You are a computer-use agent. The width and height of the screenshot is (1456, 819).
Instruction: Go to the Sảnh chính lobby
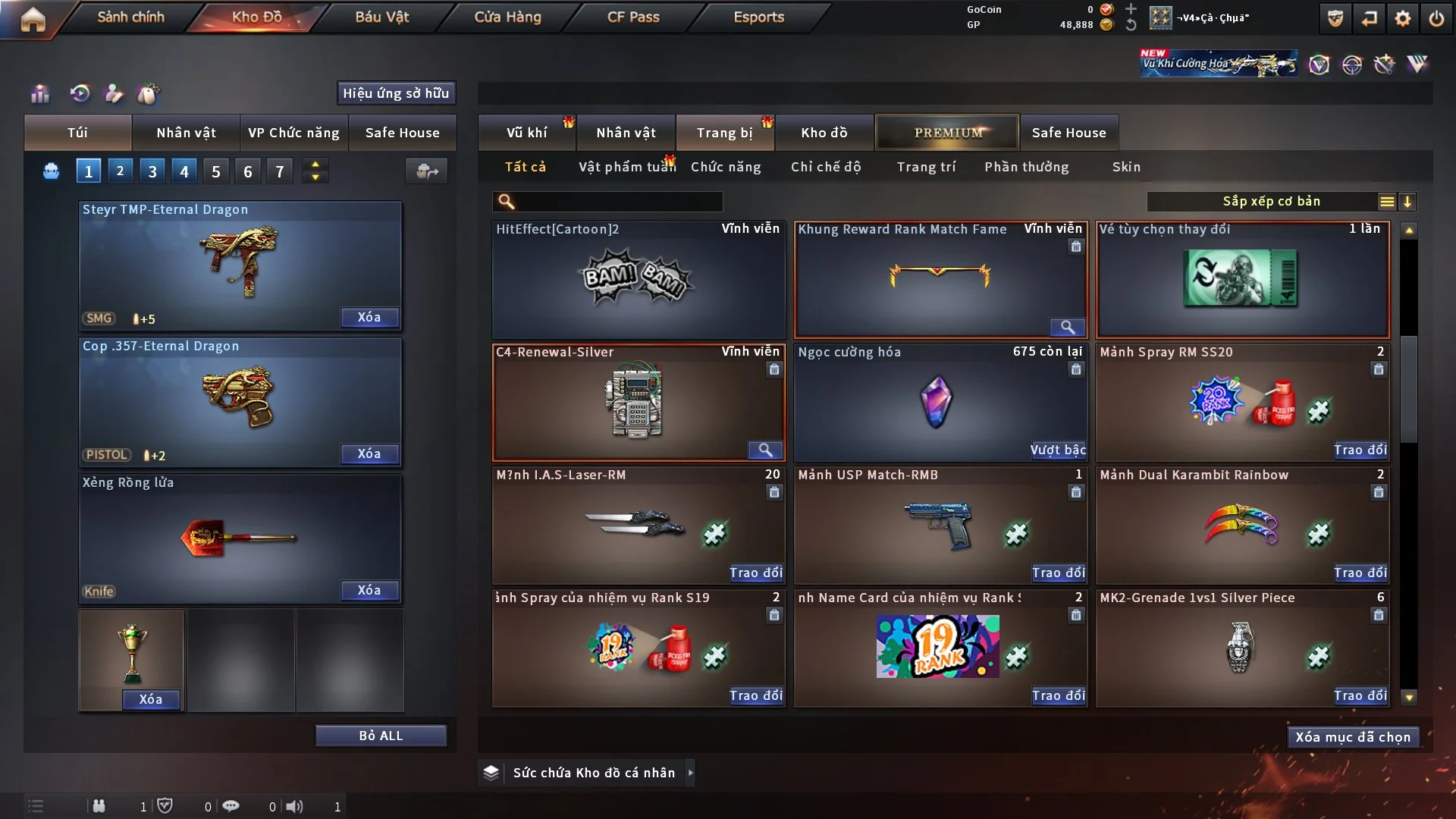click(x=130, y=17)
